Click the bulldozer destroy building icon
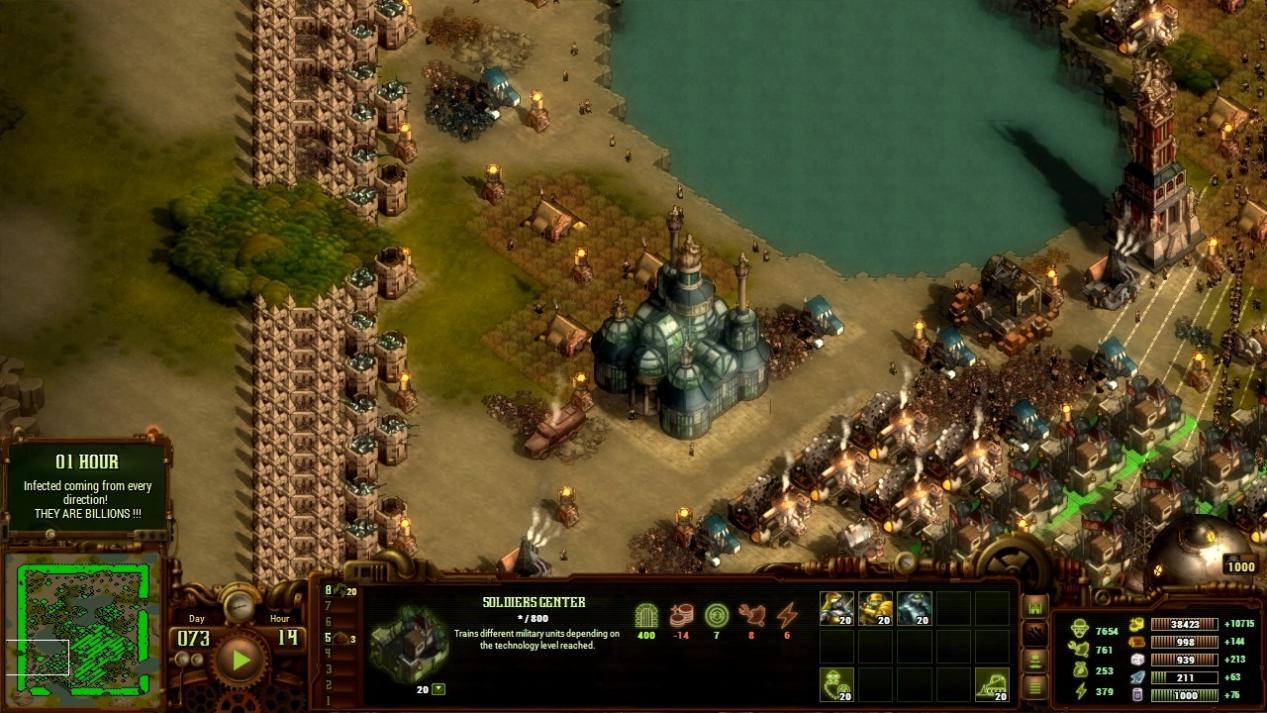Image resolution: width=1267 pixels, height=713 pixels. (992, 684)
